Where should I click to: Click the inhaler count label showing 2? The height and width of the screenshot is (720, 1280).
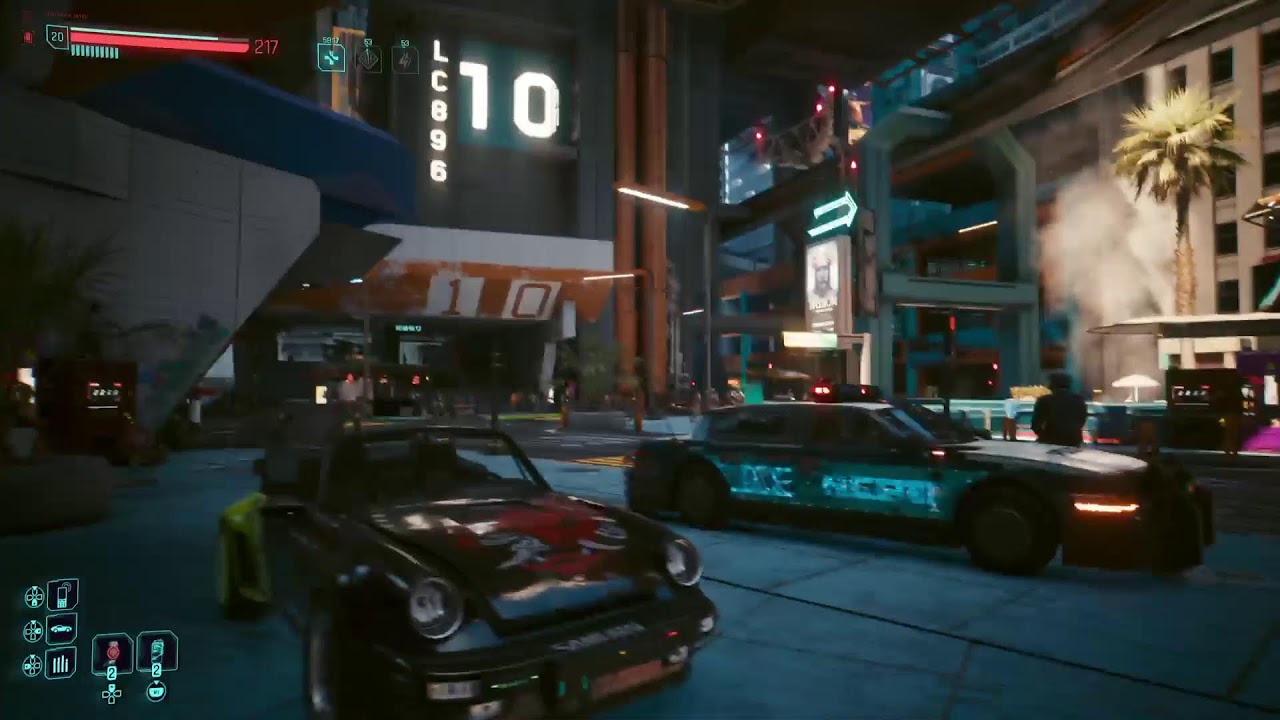157,670
